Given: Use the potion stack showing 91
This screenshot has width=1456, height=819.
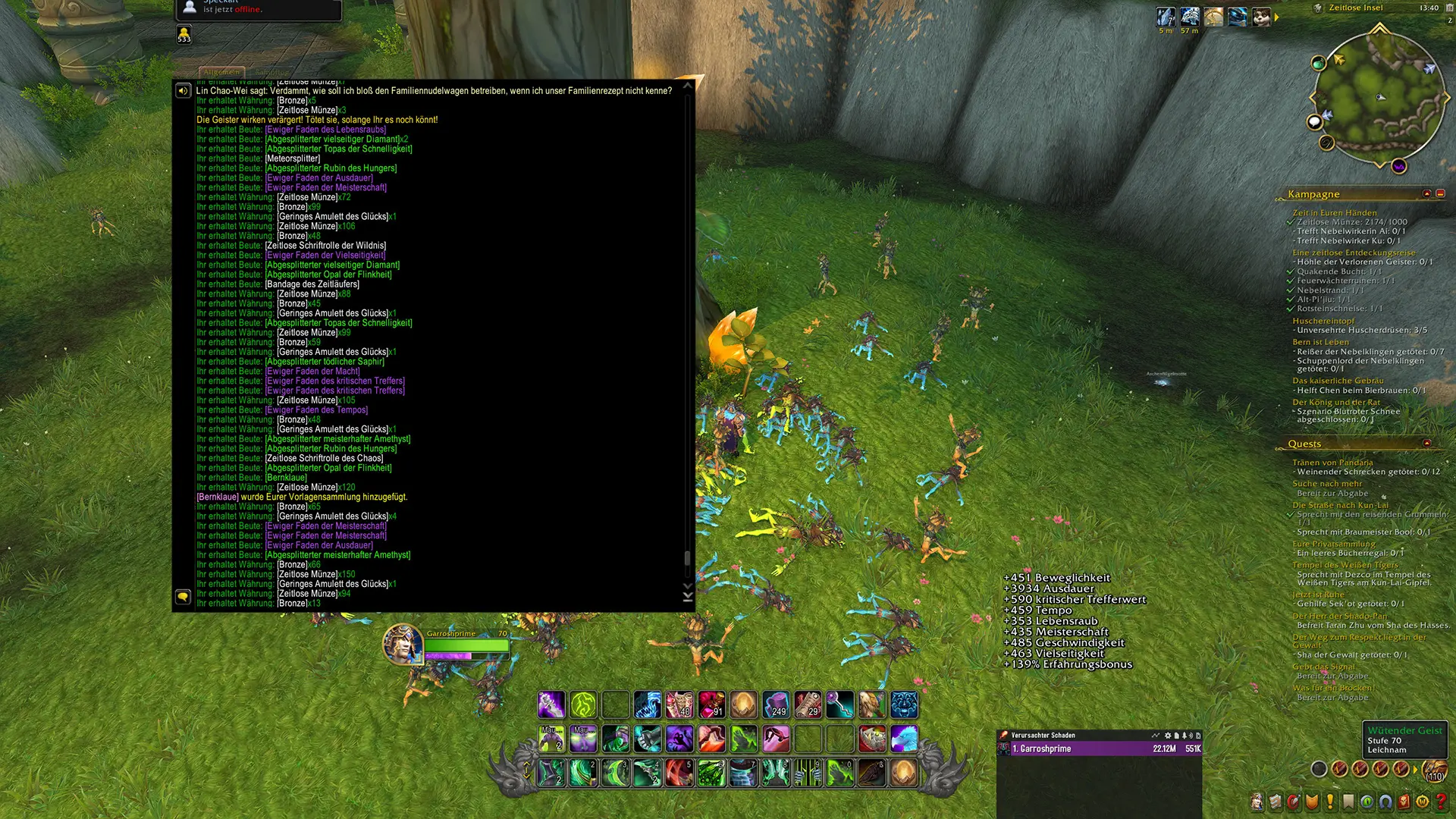Looking at the screenshot, I should point(711,705).
